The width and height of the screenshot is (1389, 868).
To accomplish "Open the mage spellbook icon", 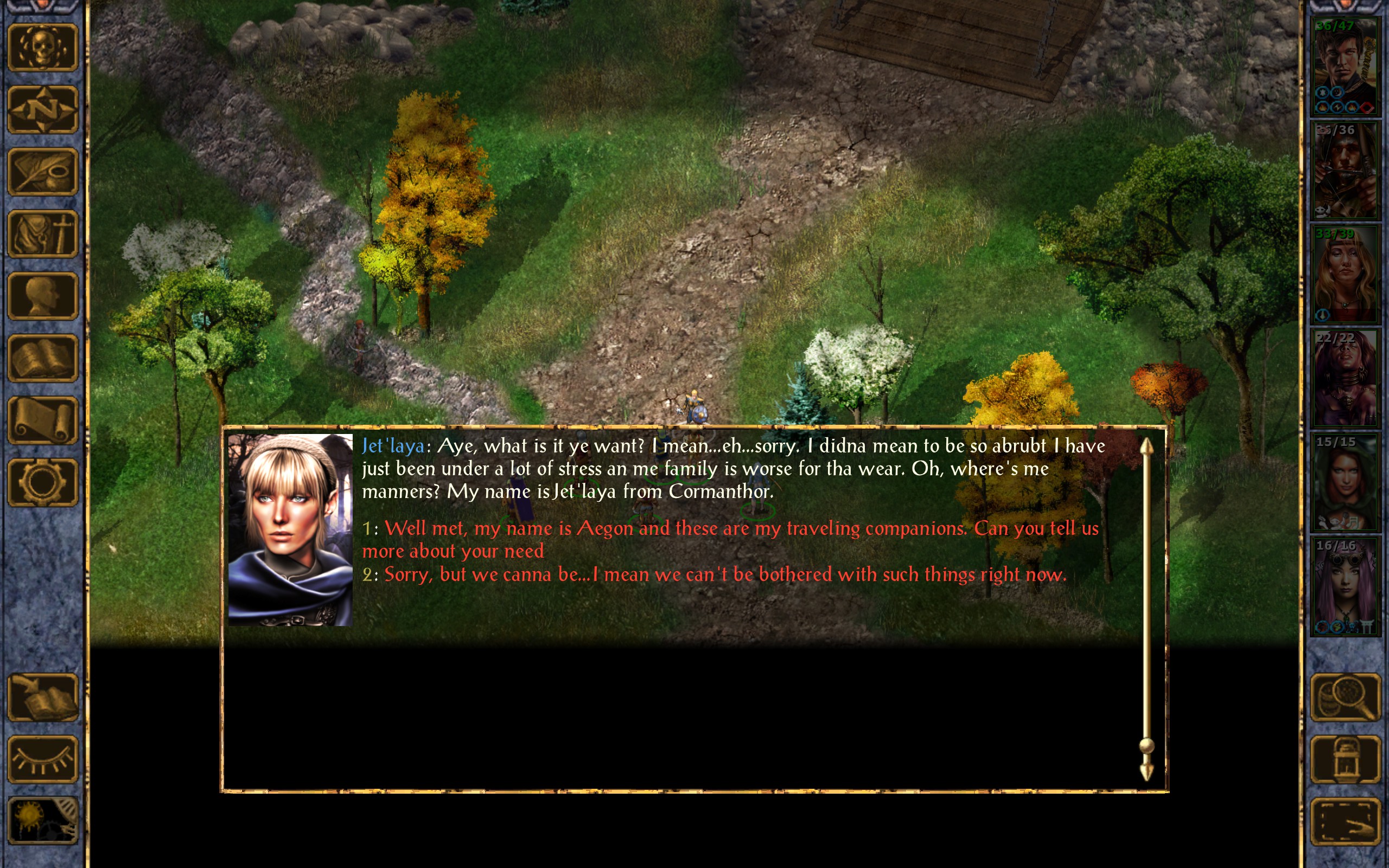I will coord(43,358).
